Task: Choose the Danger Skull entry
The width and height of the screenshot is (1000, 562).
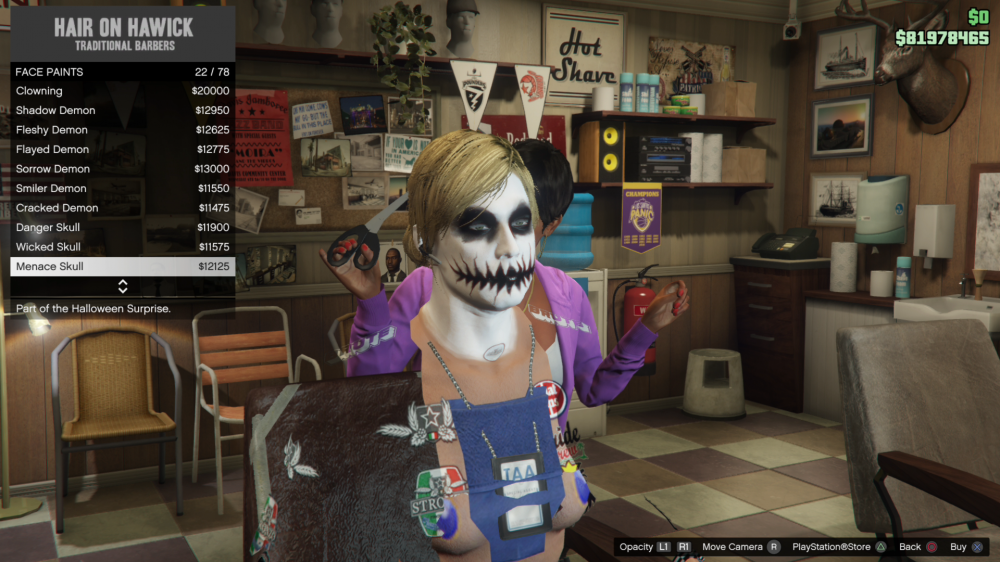Action: pos(122,227)
